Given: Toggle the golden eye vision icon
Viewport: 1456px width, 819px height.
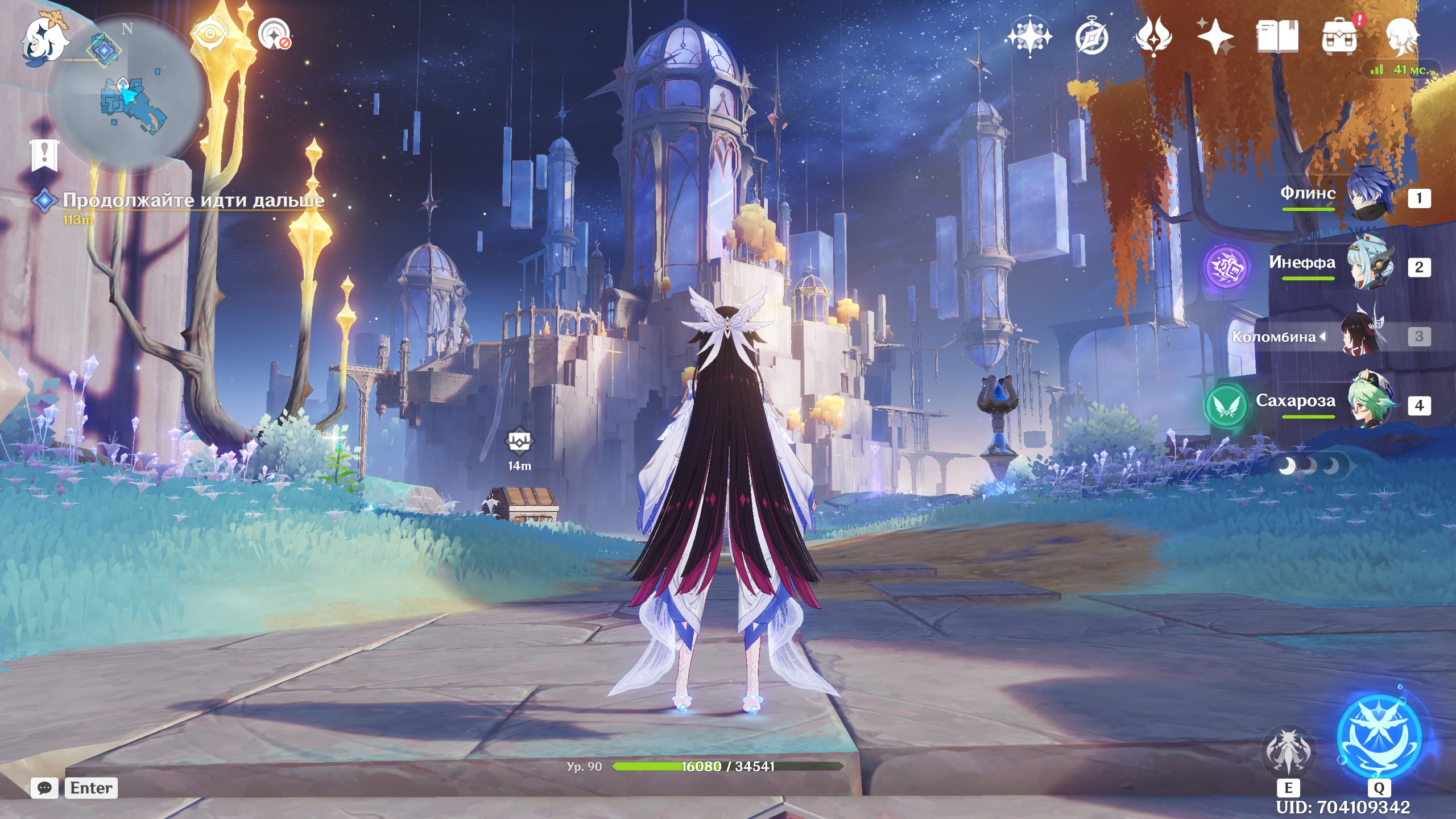Looking at the screenshot, I should click(210, 34).
